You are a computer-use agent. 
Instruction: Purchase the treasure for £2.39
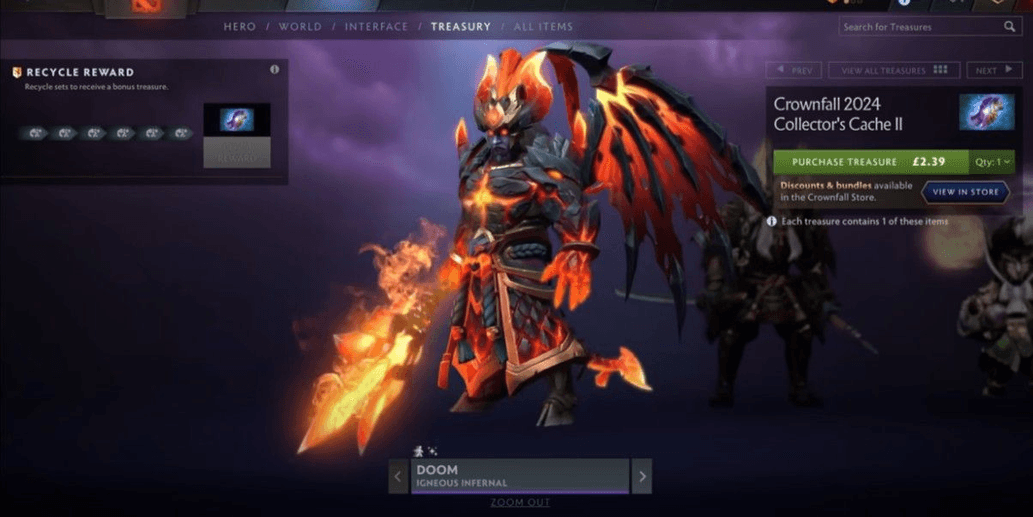click(x=870, y=161)
